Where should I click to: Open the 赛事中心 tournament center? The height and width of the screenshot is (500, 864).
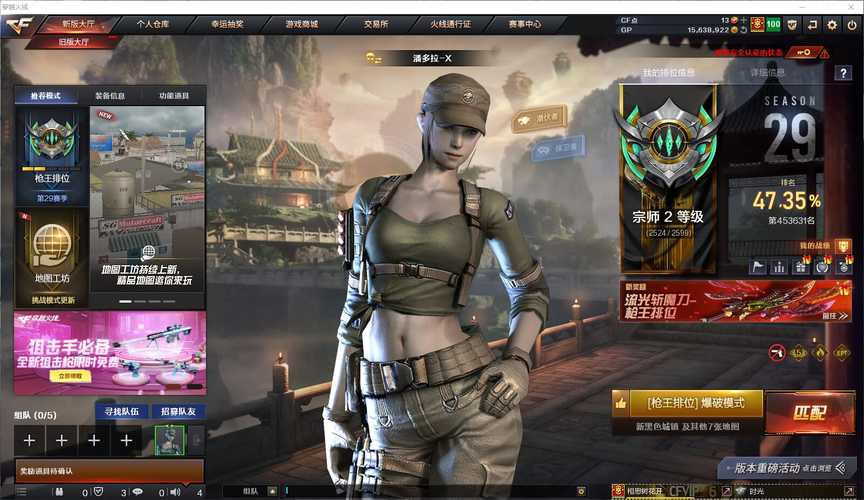point(525,23)
